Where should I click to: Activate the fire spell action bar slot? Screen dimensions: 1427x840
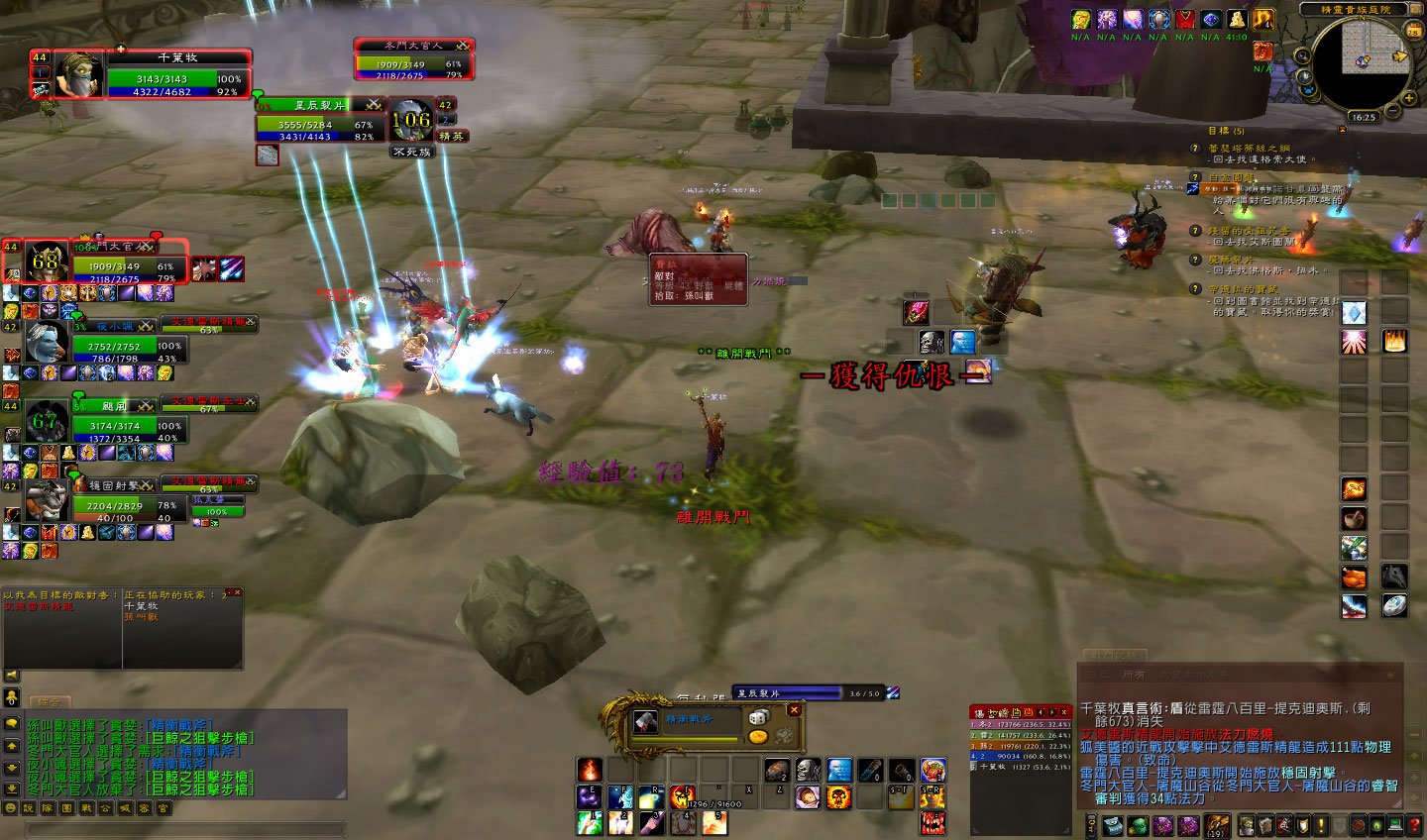click(x=590, y=770)
